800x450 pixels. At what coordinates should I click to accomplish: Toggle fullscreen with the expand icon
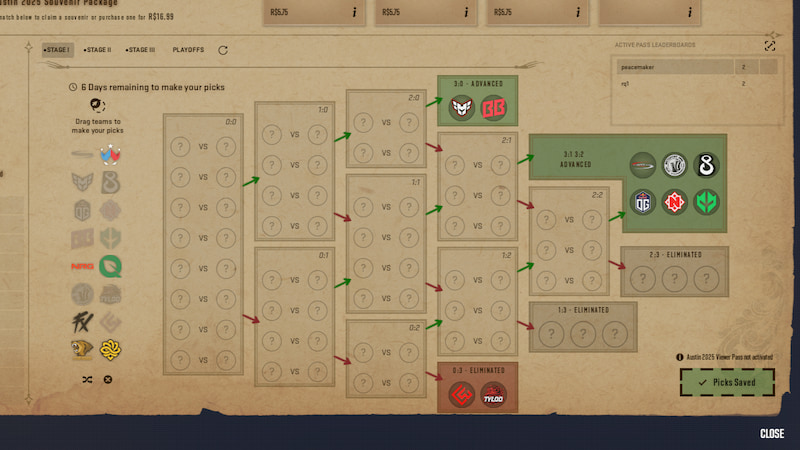[x=770, y=46]
